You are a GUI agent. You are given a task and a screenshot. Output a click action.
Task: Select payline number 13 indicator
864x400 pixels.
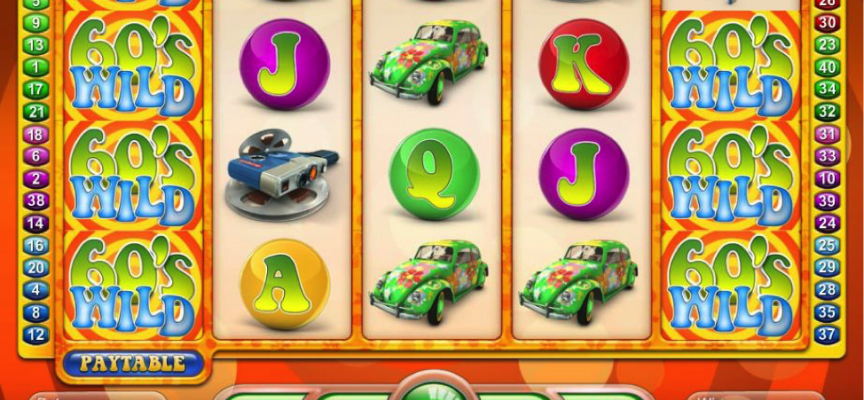(x=35, y=45)
